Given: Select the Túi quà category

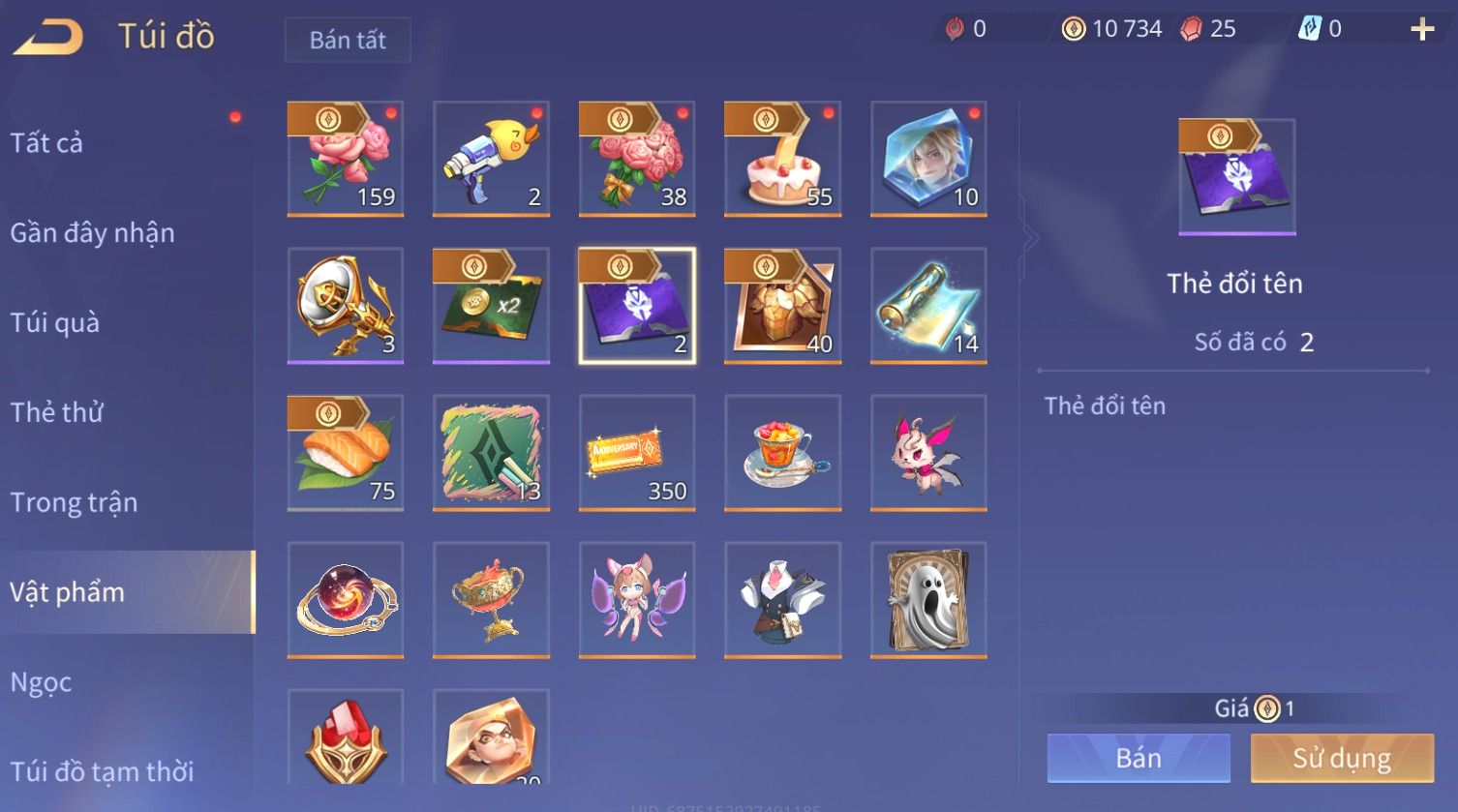Looking at the screenshot, I should point(54,322).
